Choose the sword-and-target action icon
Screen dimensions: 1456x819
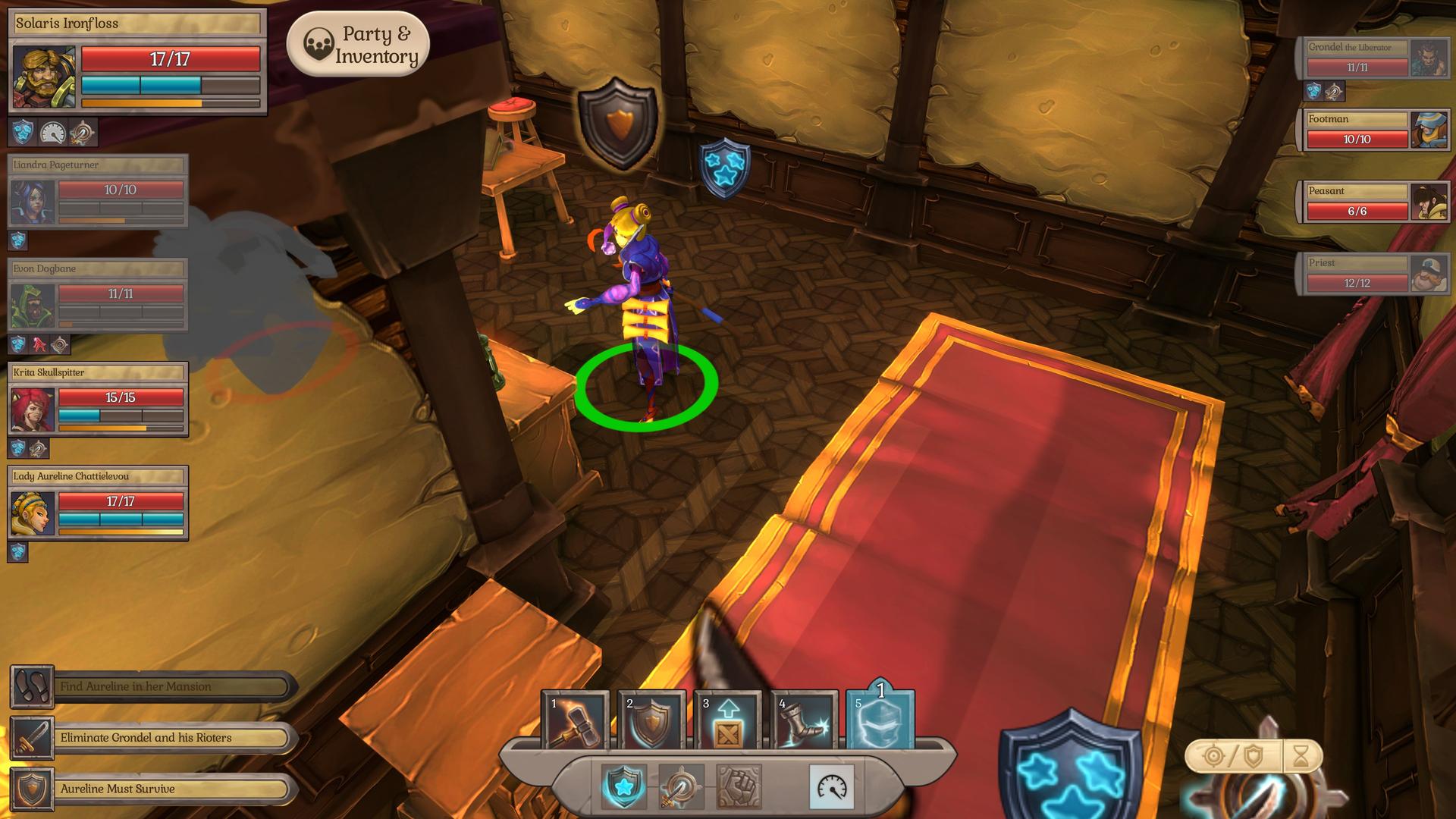(679, 786)
